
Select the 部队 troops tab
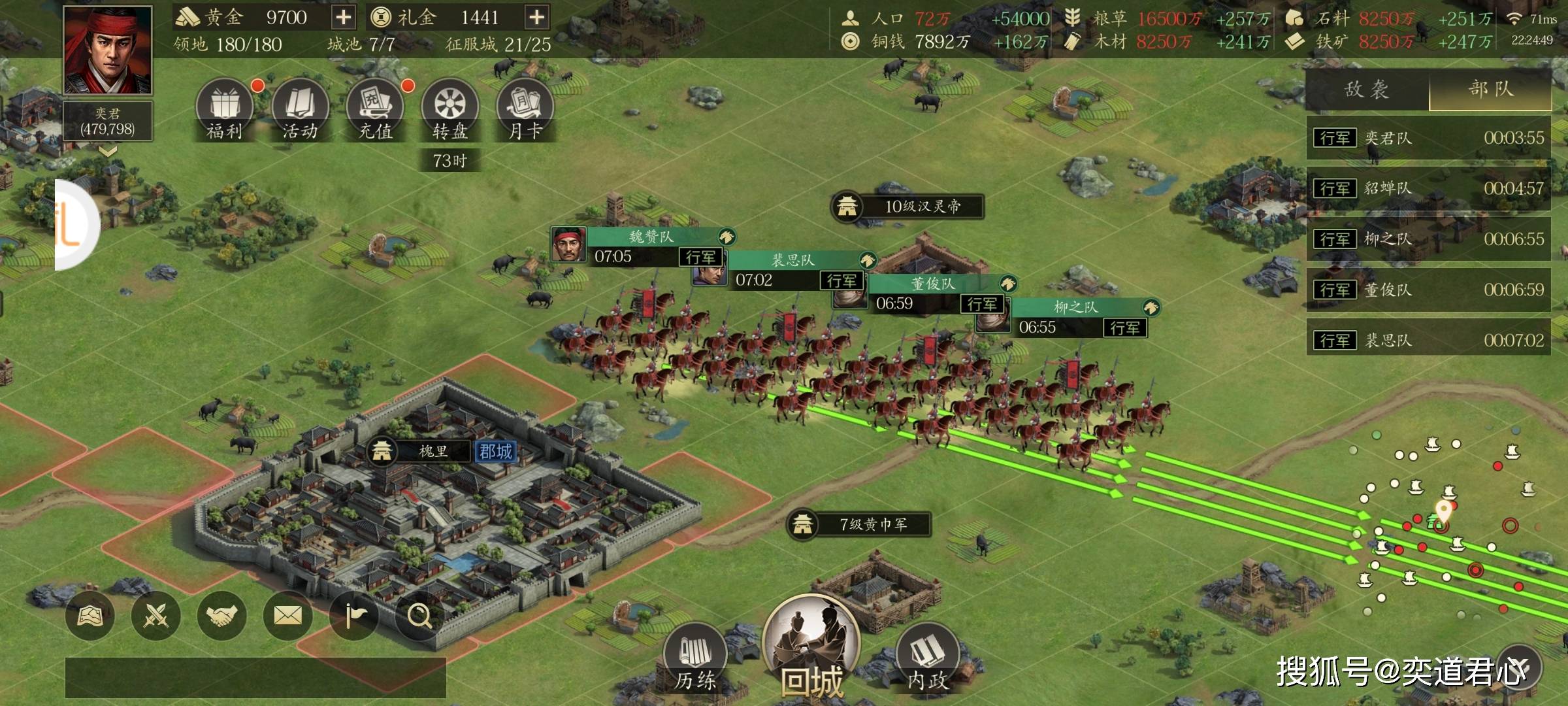[1490, 90]
